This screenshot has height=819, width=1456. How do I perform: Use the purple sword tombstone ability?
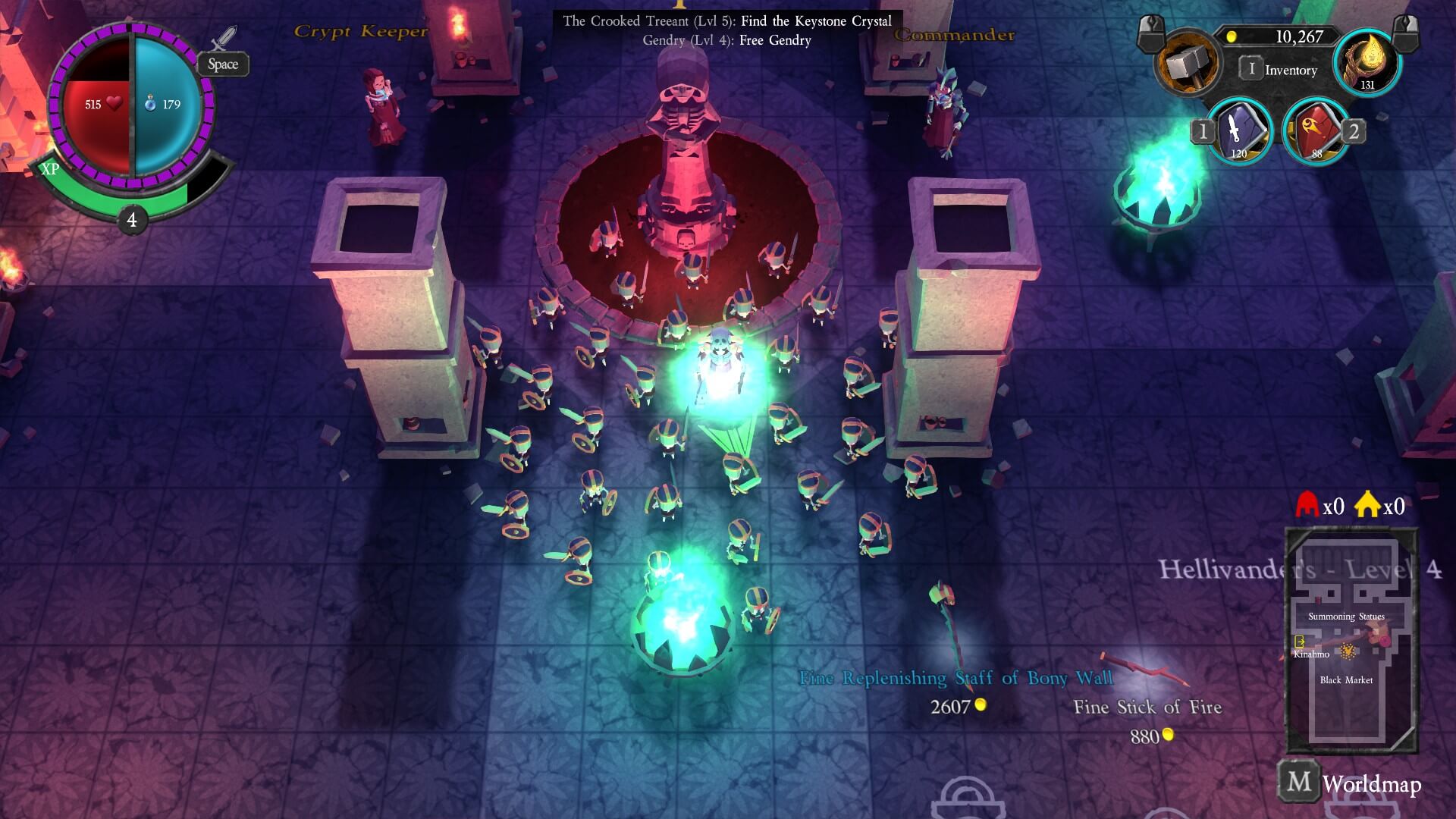coord(1239,131)
